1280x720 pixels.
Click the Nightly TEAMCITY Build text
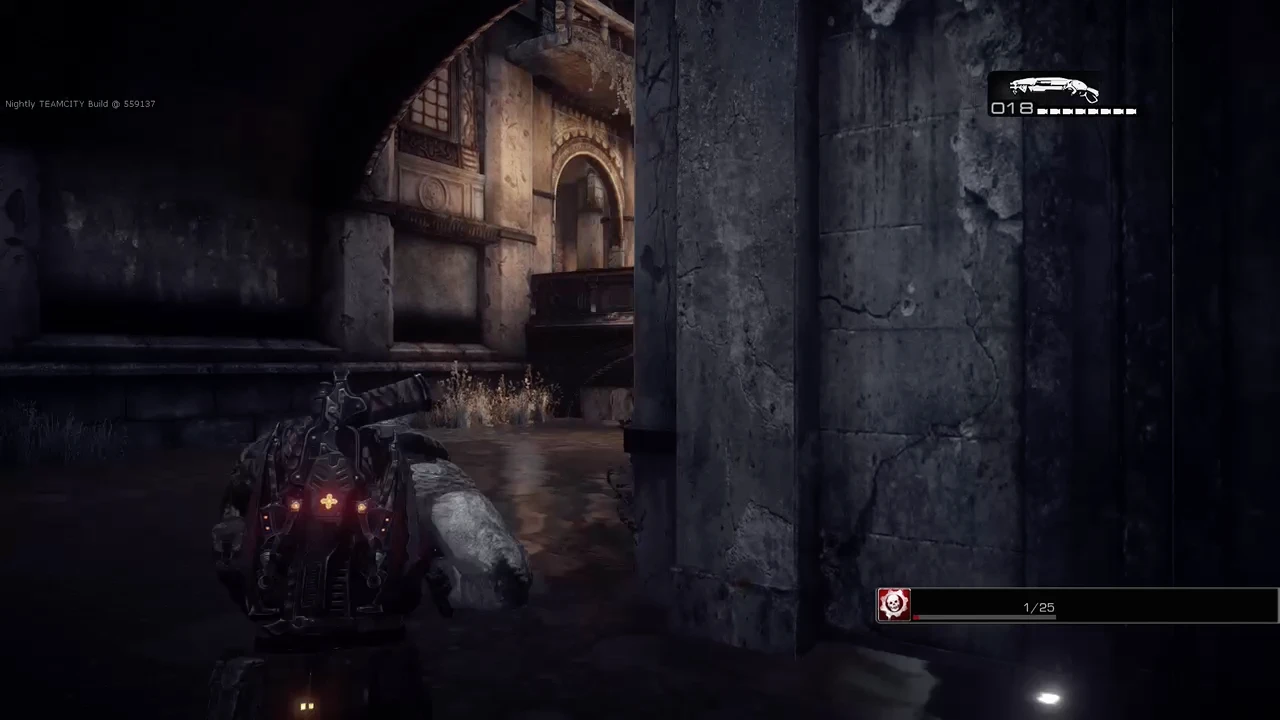[x=80, y=103]
